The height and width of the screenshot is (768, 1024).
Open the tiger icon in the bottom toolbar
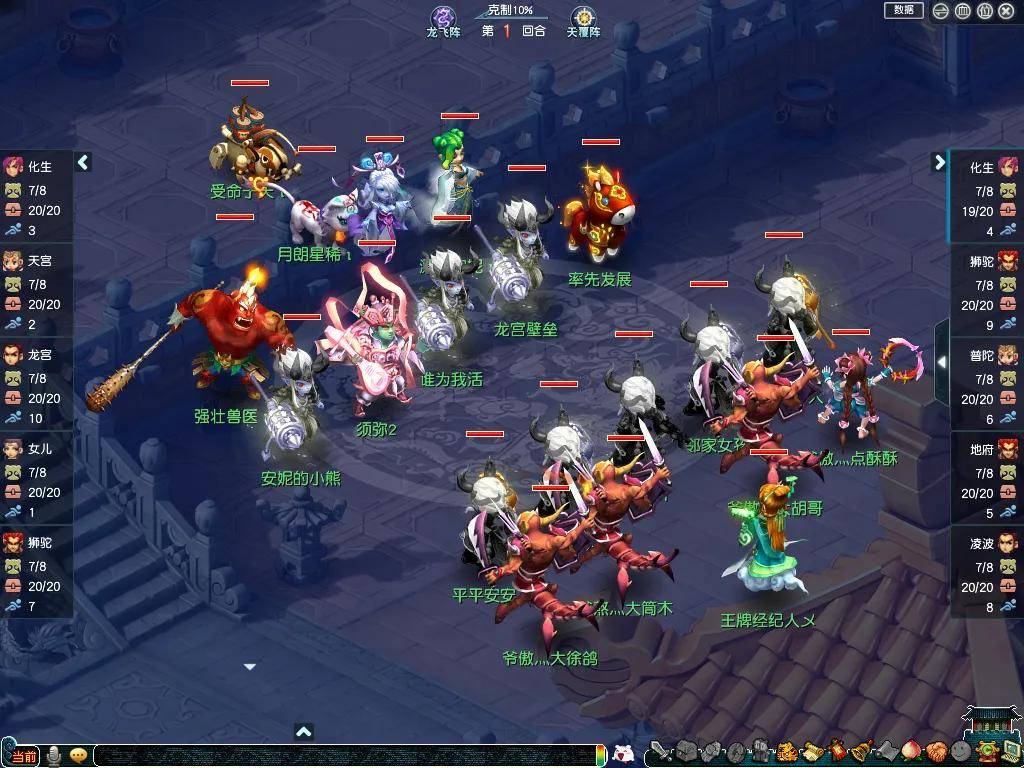[788, 752]
